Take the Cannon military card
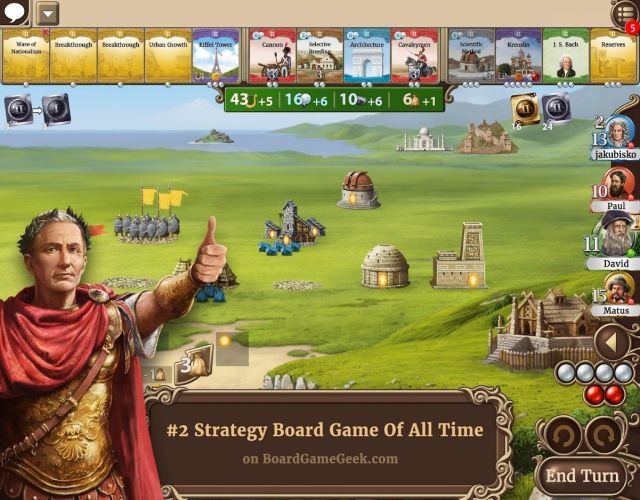The image size is (640, 500). pos(272,56)
